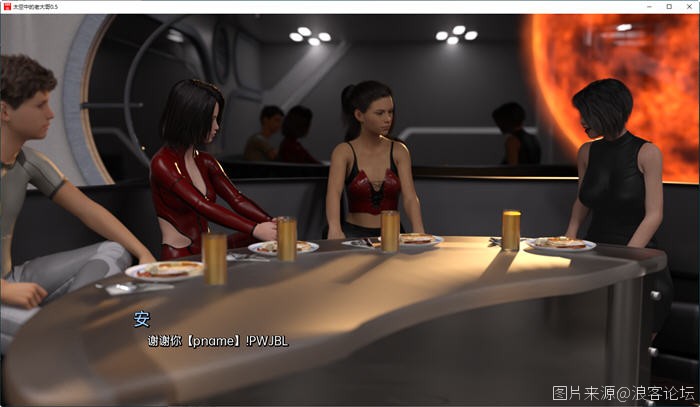Viewport: 700px width, 407px height.
Task: Close the game window
Action: (x=687, y=6)
